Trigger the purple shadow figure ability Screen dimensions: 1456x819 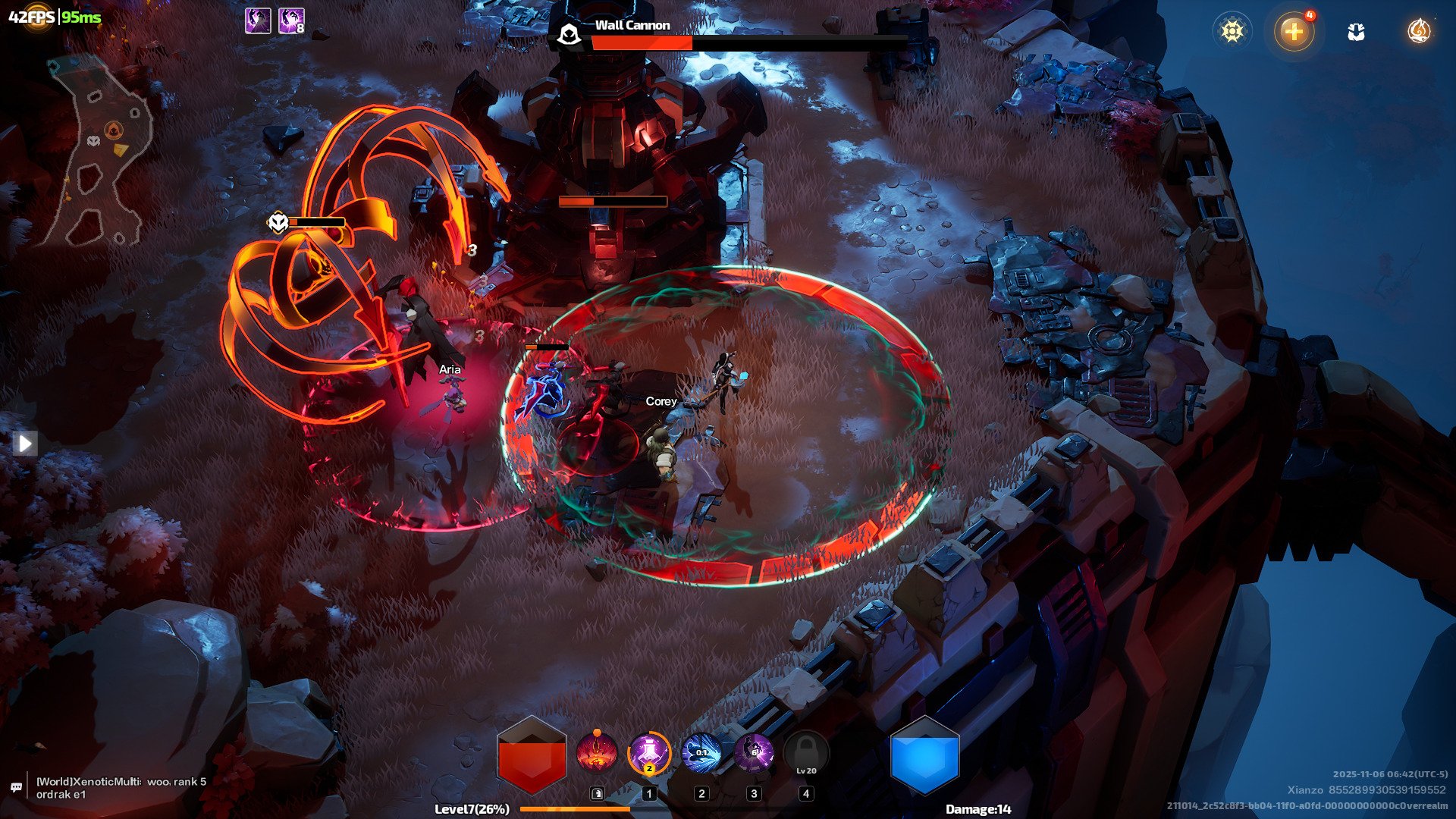coord(754,754)
